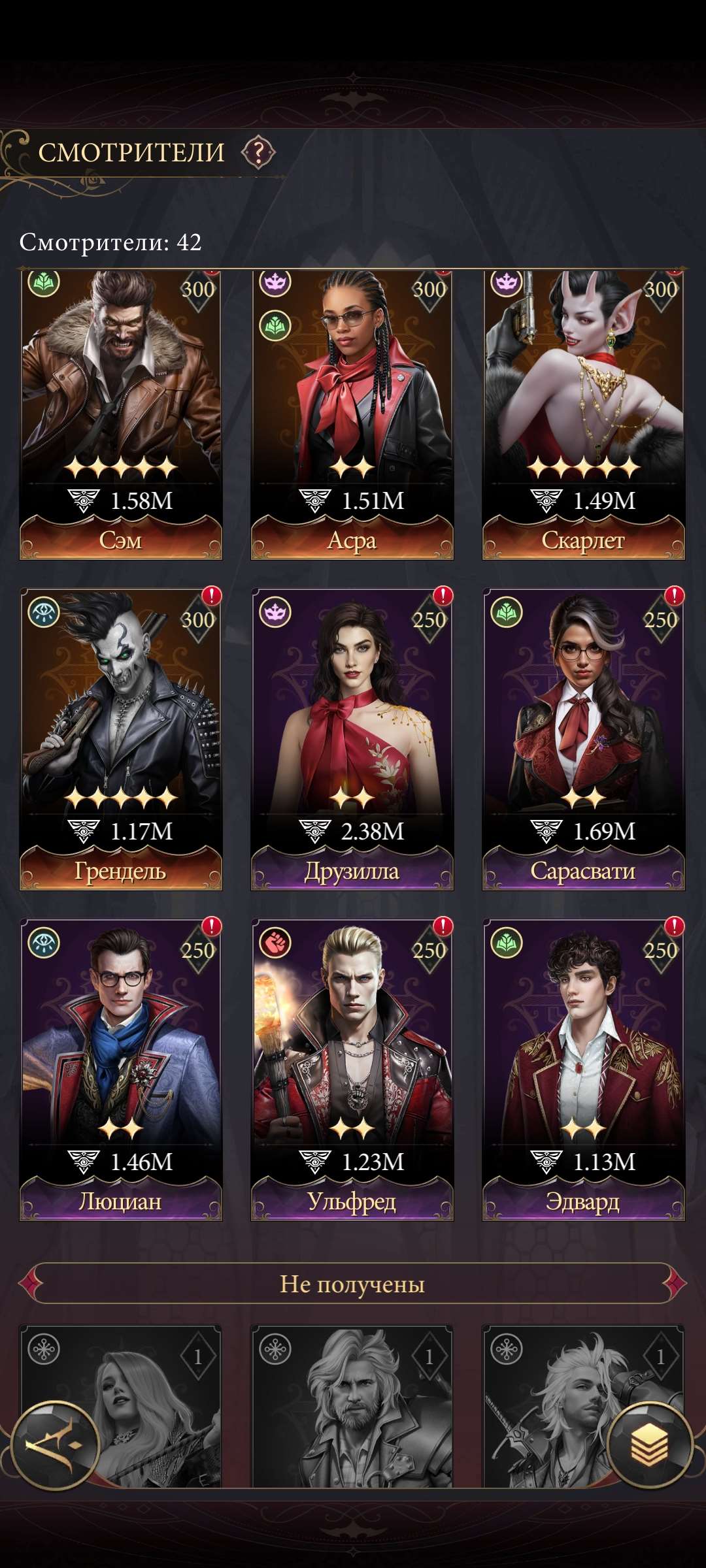Open the Друзилла warden card
This screenshot has width=706, height=1568.
352,738
